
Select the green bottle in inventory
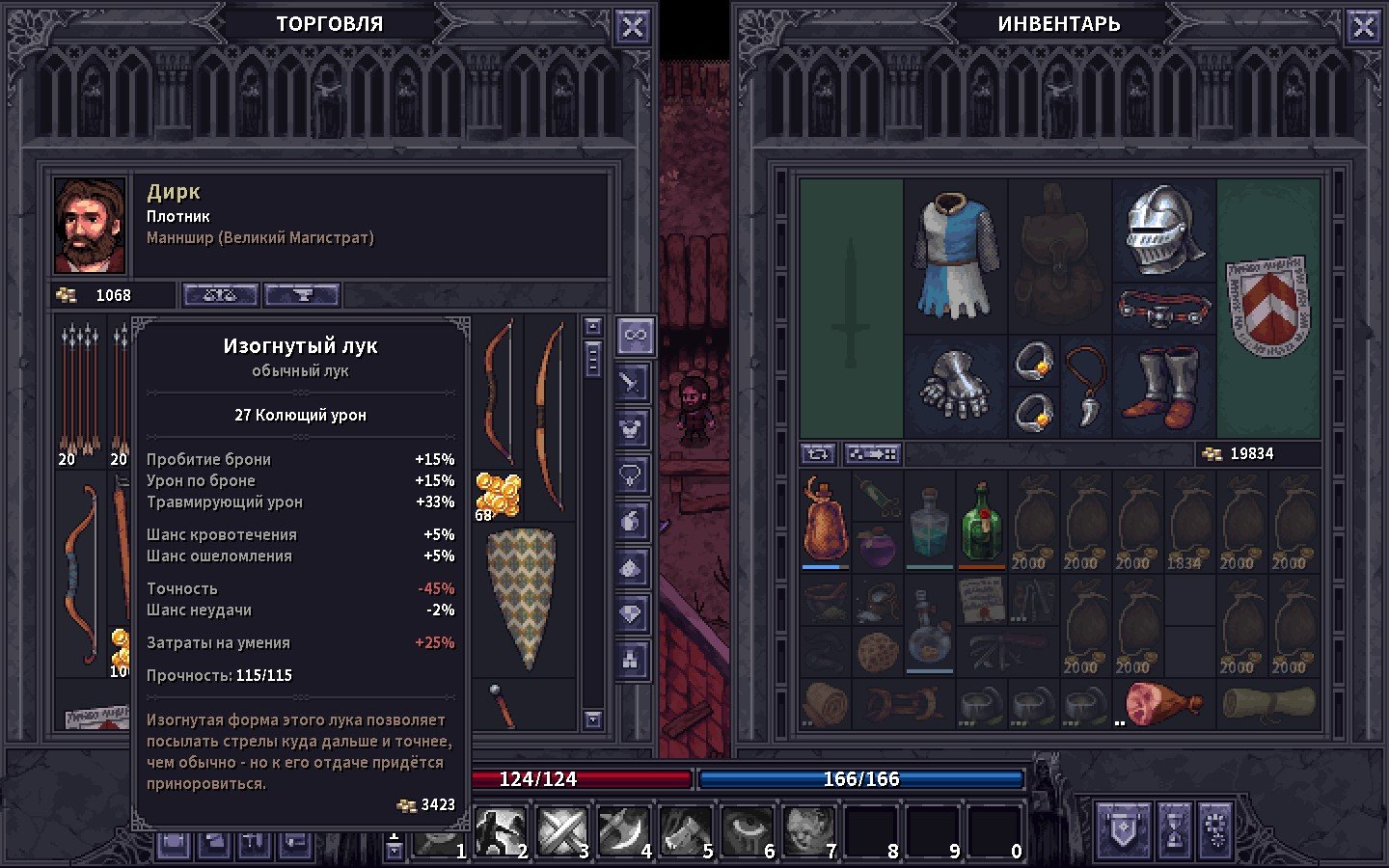[x=982, y=522]
